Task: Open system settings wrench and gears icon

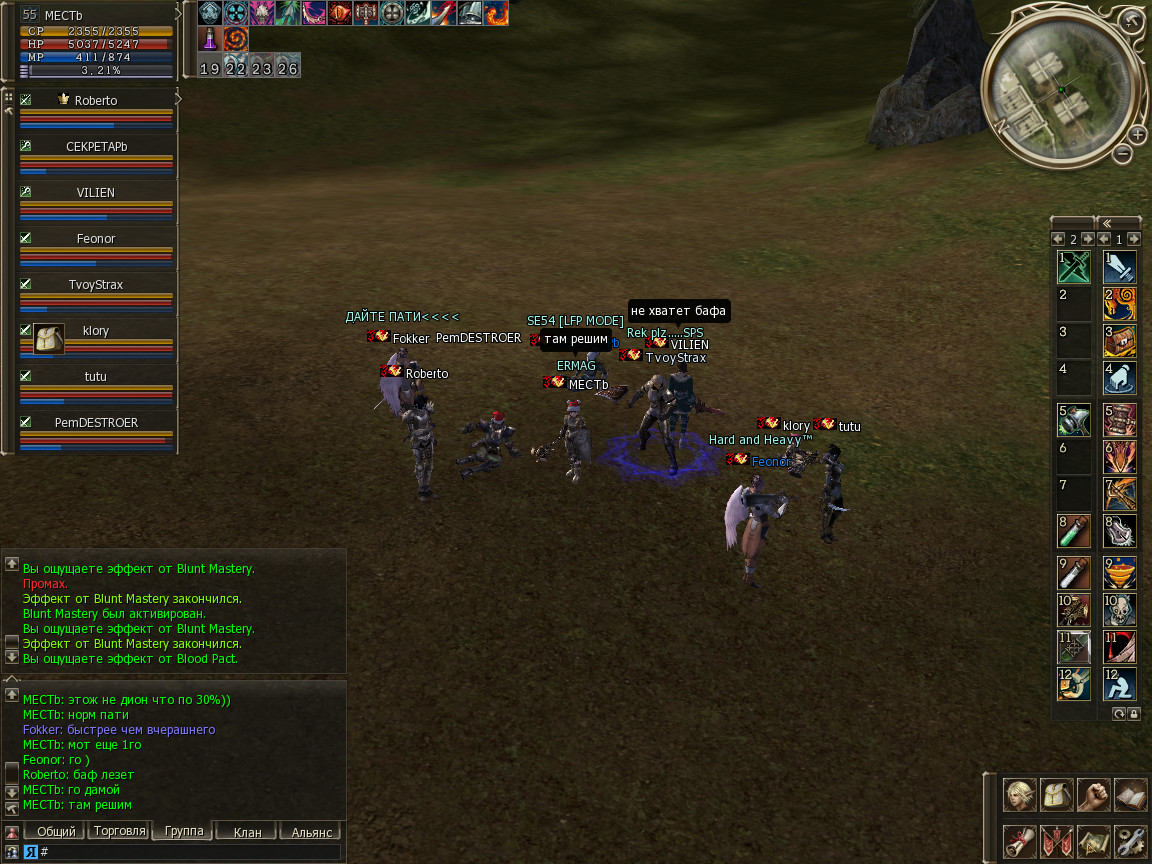Action: [x=1130, y=841]
